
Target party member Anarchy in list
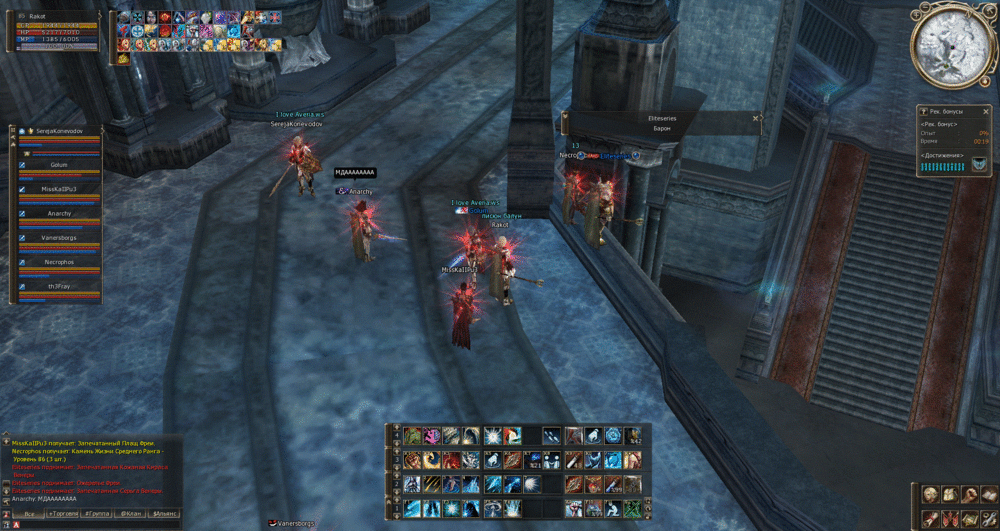(x=59, y=213)
